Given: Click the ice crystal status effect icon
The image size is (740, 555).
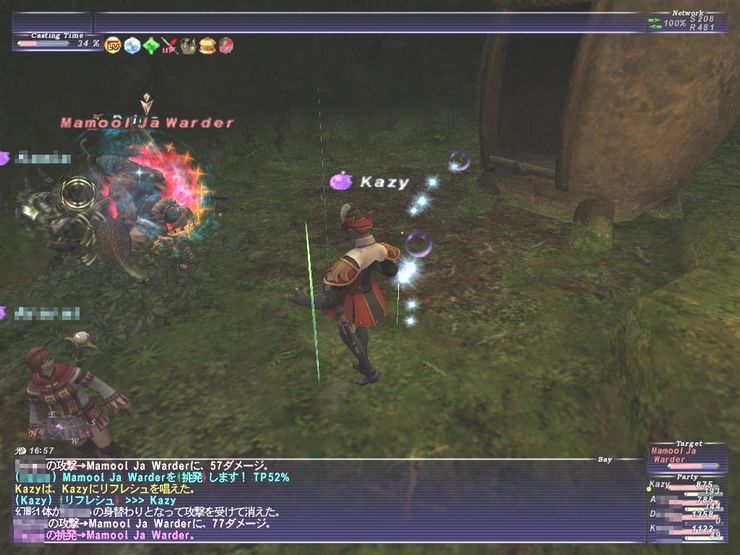Looking at the screenshot, I should coord(132,45).
